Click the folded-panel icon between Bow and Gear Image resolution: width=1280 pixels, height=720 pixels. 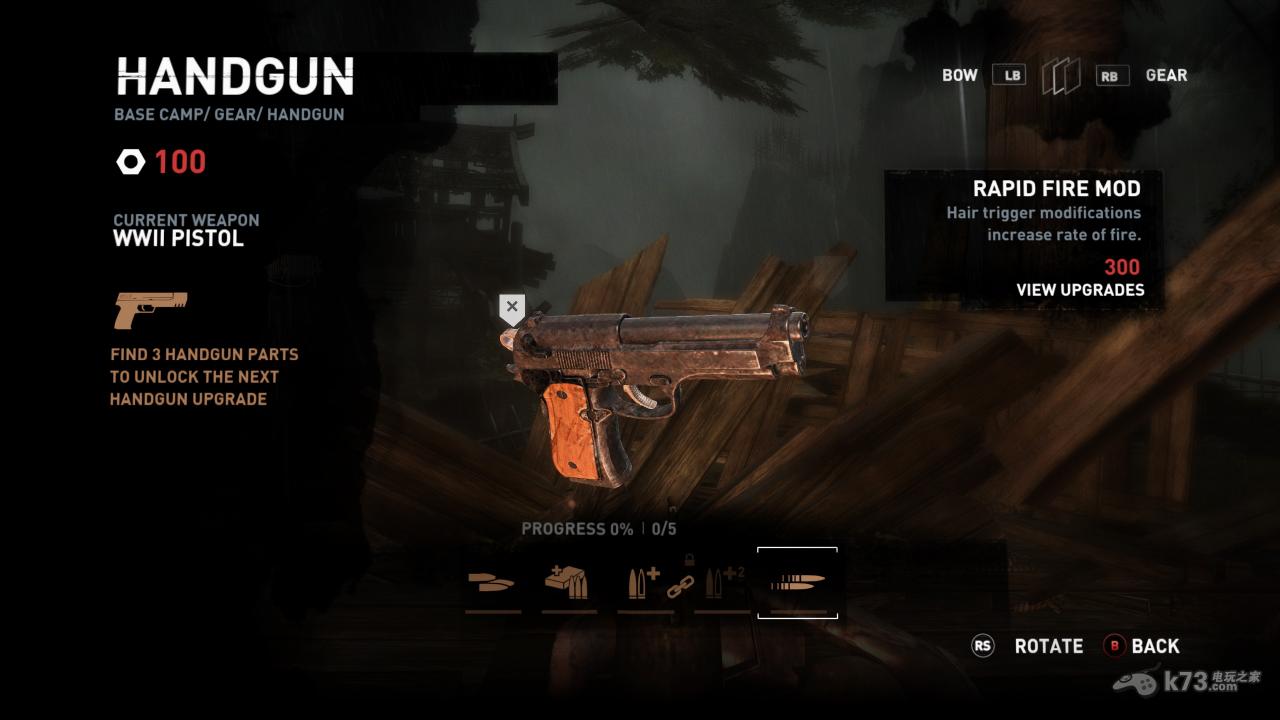click(x=1061, y=76)
